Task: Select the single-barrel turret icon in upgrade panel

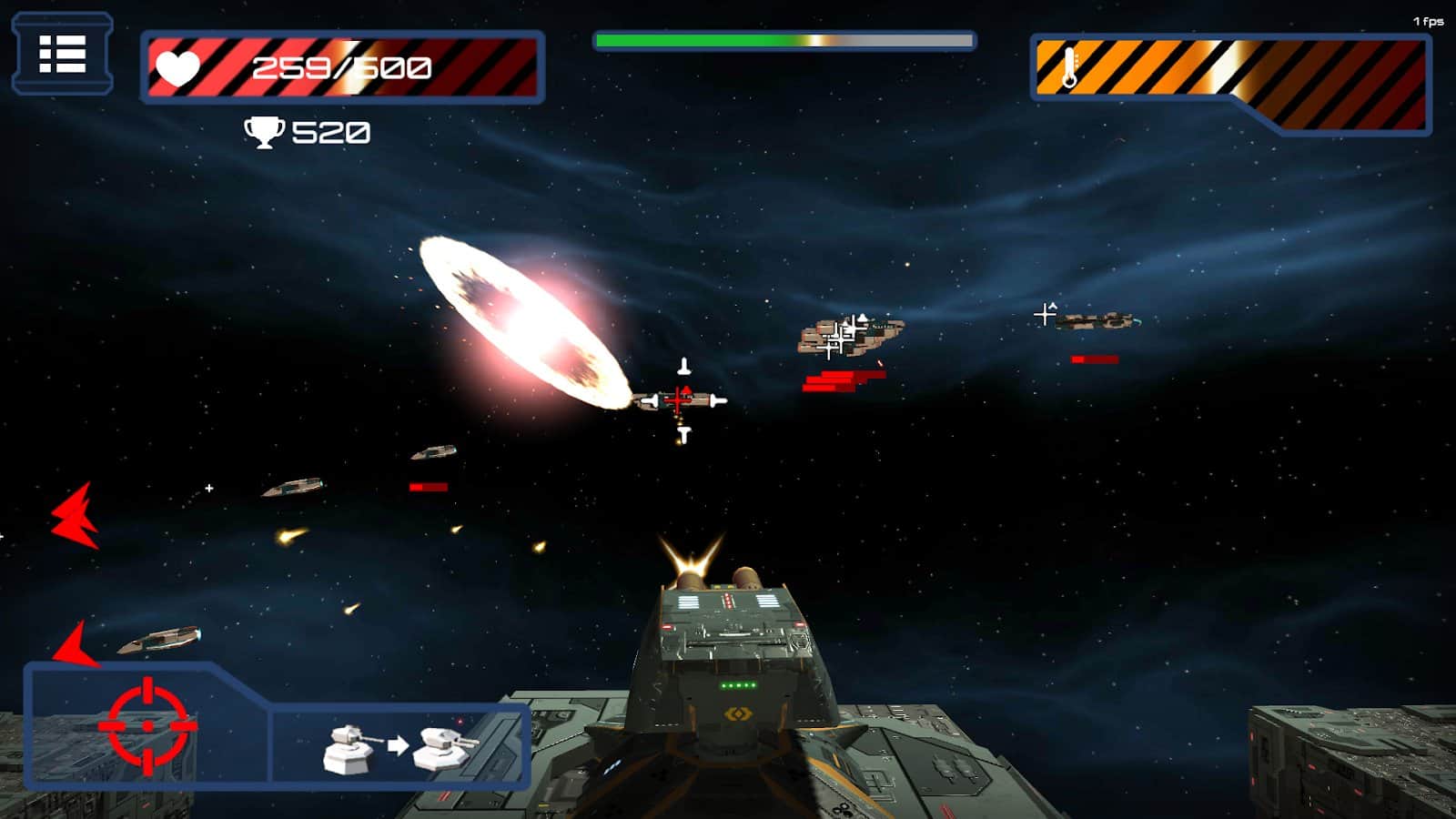Action: [349, 748]
